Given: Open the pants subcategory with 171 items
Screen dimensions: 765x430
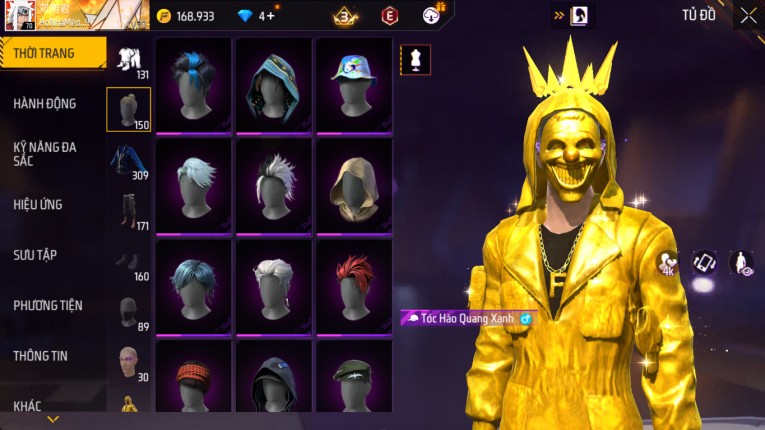Looking at the screenshot, I should (x=128, y=213).
